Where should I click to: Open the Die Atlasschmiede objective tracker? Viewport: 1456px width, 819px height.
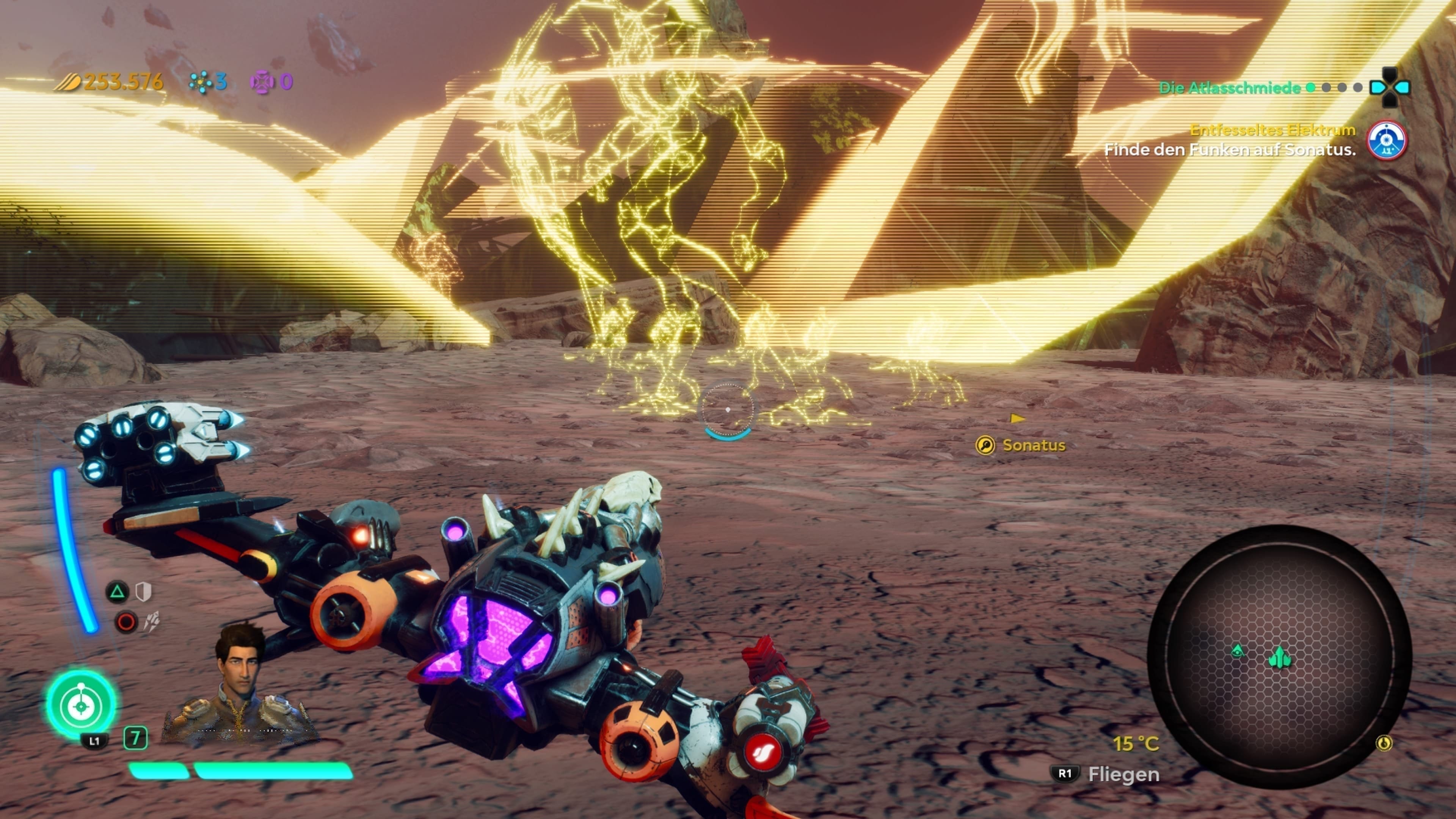point(1229,88)
